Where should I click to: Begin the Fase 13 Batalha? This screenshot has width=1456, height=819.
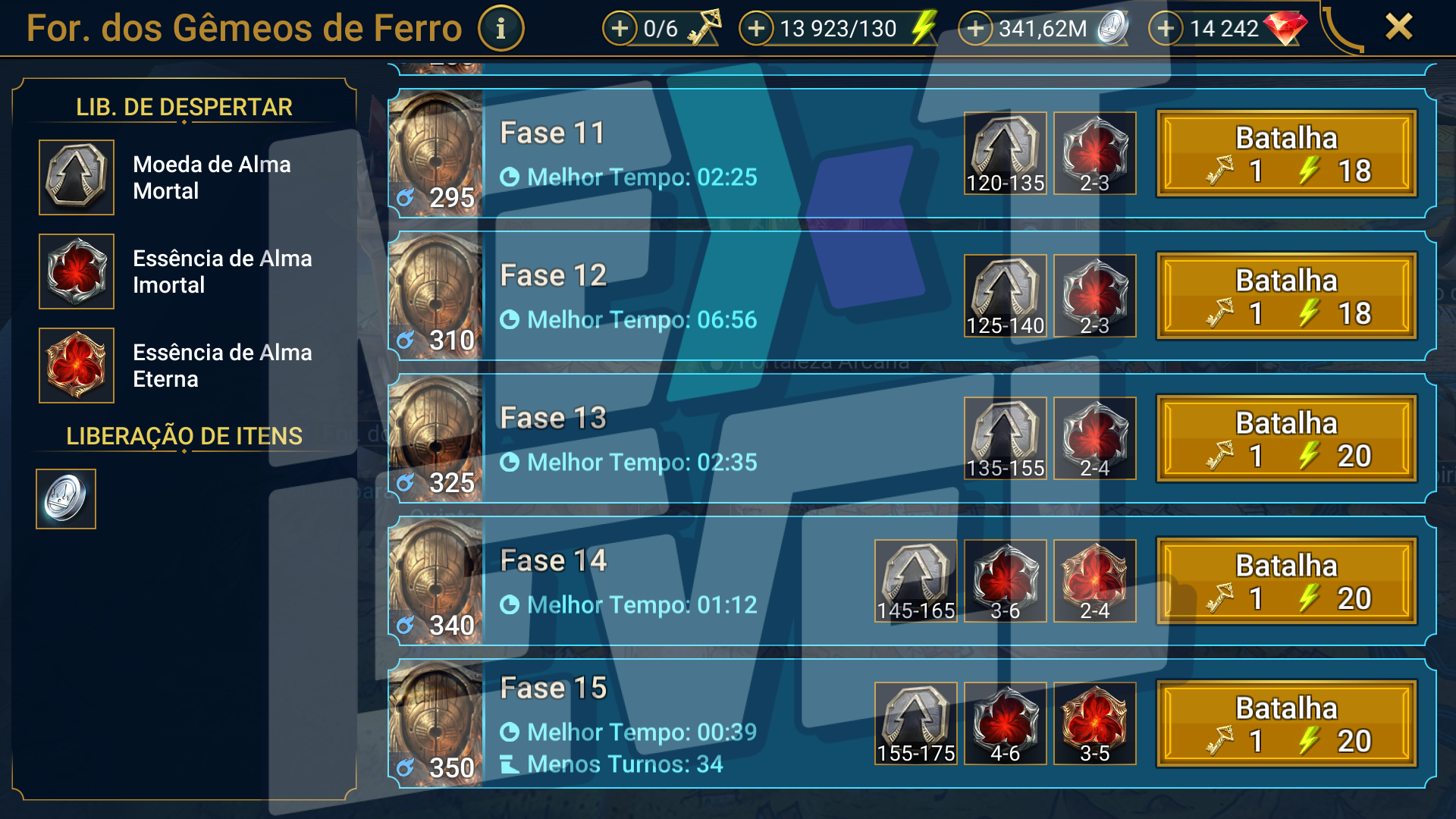[1286, 439]
